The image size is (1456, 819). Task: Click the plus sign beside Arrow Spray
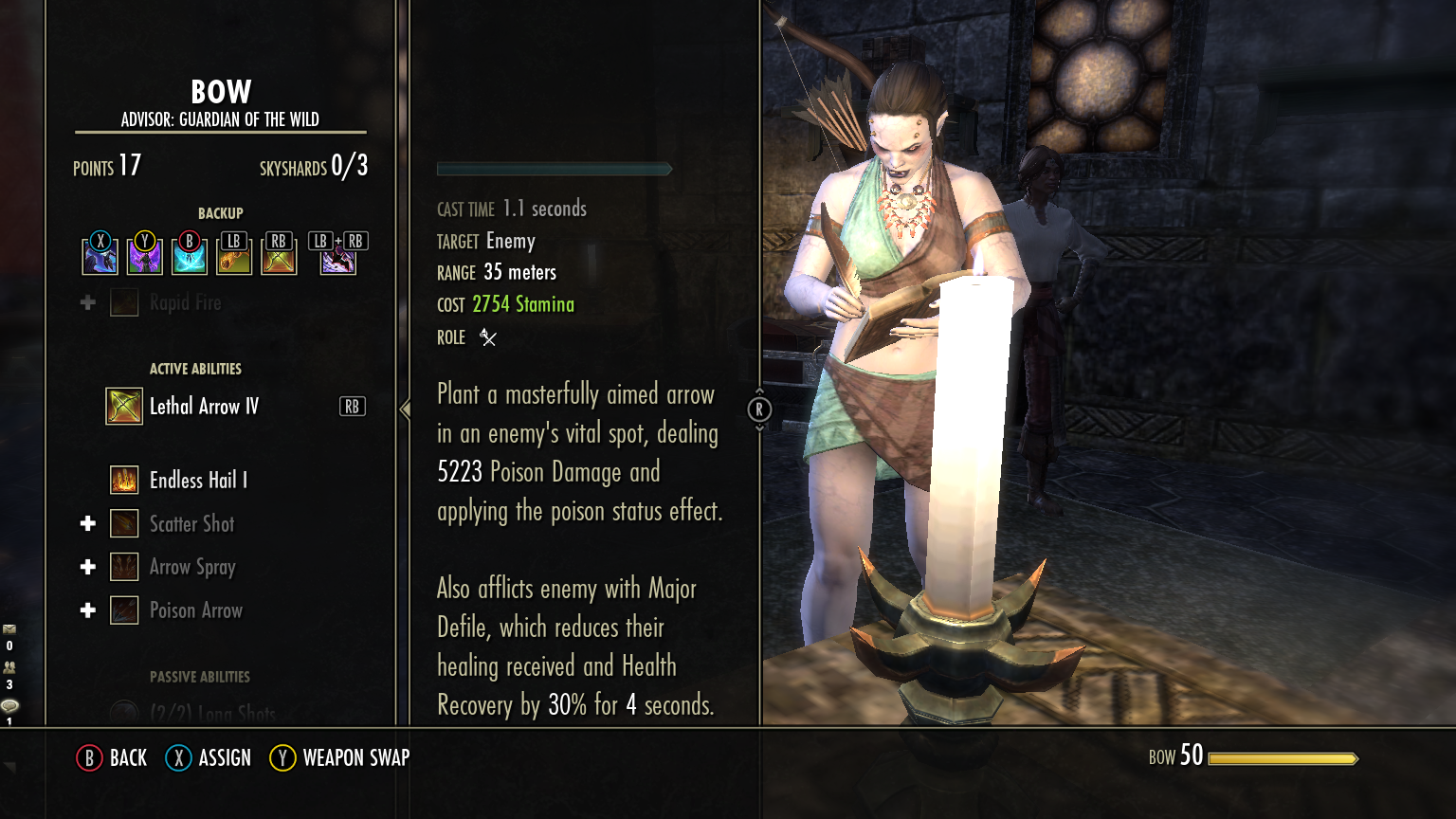pyautogui.click(x=88, y=567)
